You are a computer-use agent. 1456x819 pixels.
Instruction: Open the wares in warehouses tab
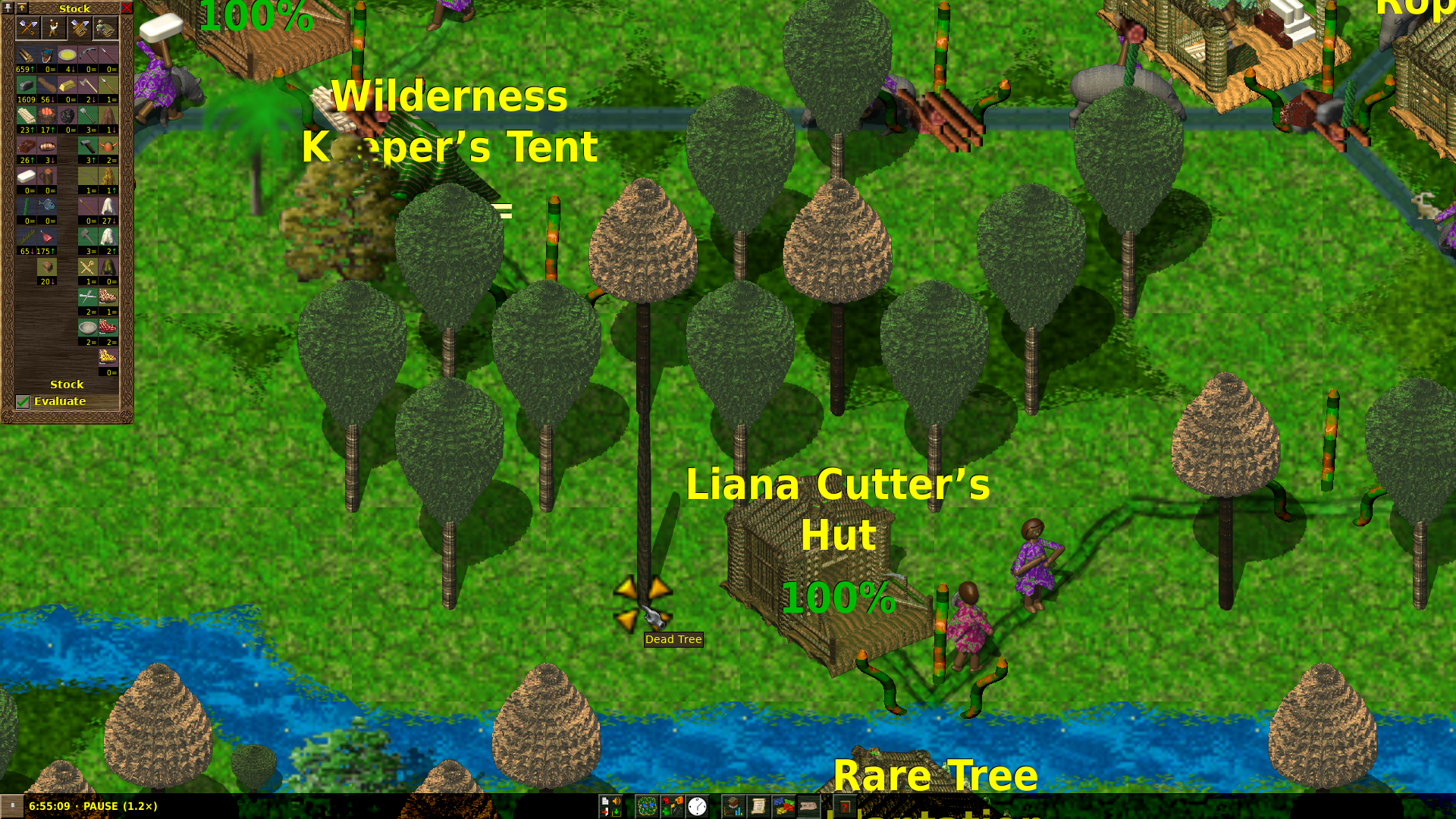click(80, 29)
